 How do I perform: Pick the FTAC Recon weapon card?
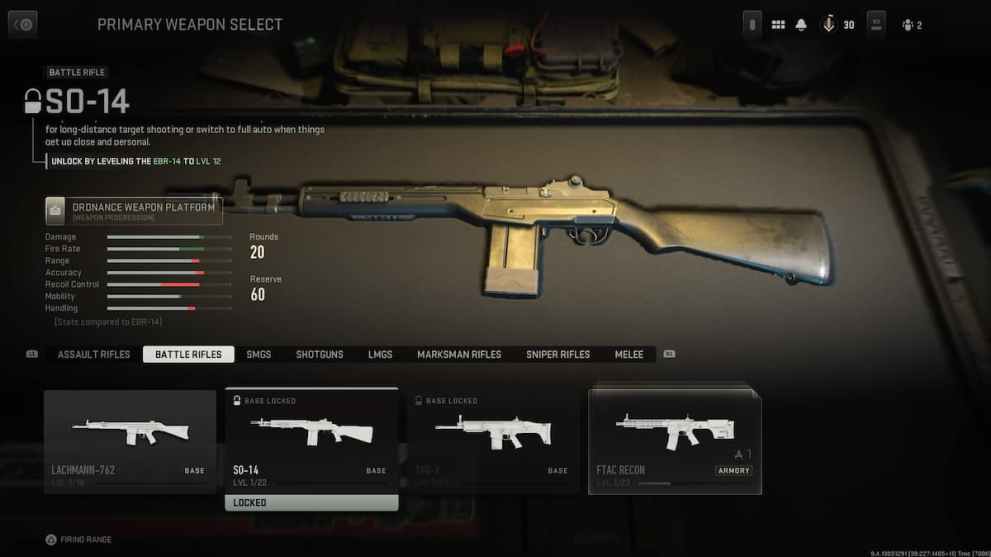(675, 438)
